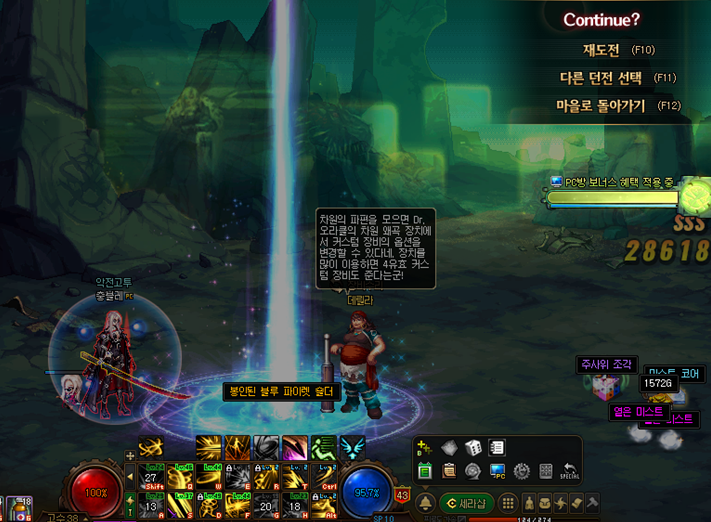
Task: Open the green calendar icon
Action: 425,471
